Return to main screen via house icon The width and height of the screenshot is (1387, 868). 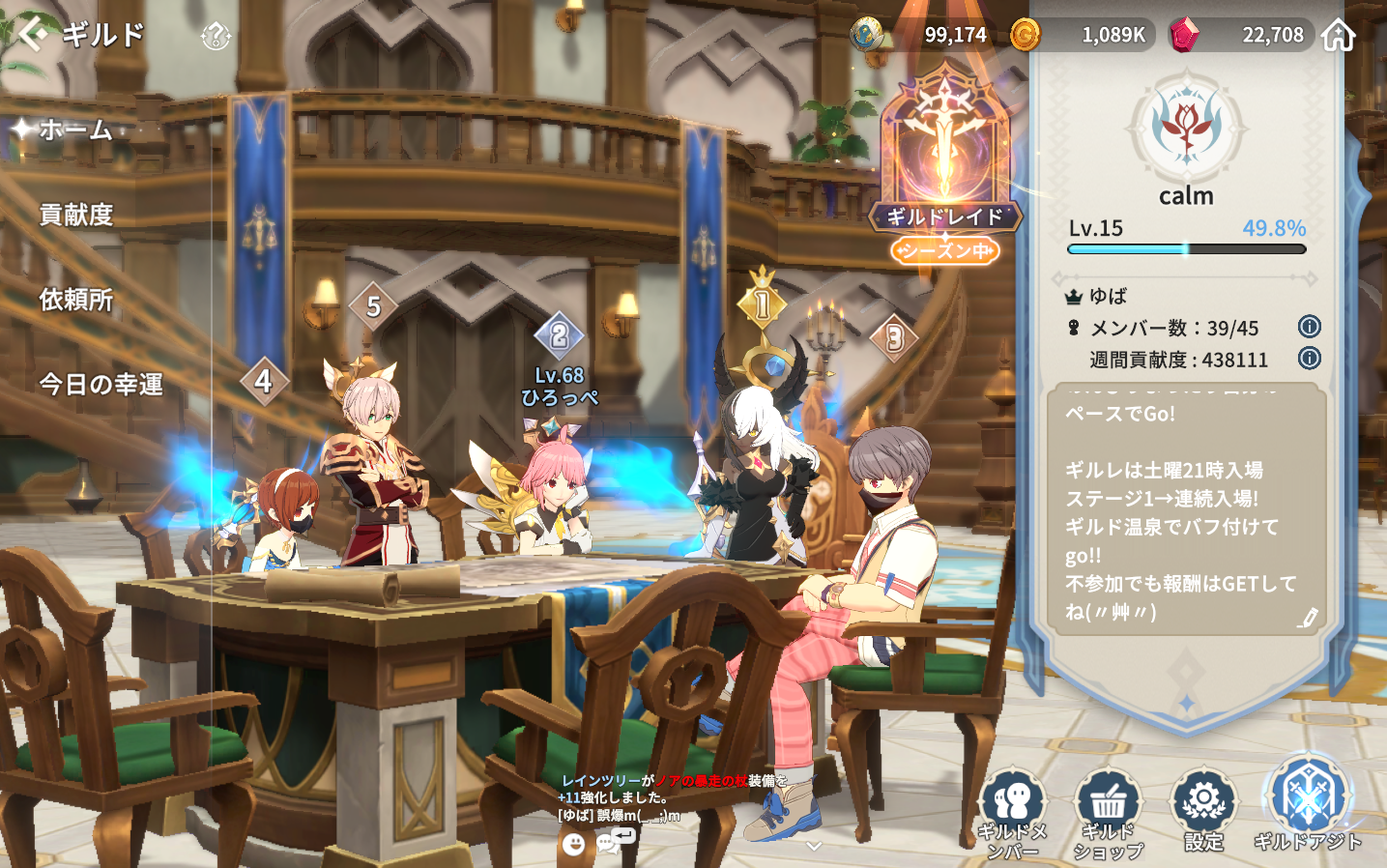(1339, 35)
